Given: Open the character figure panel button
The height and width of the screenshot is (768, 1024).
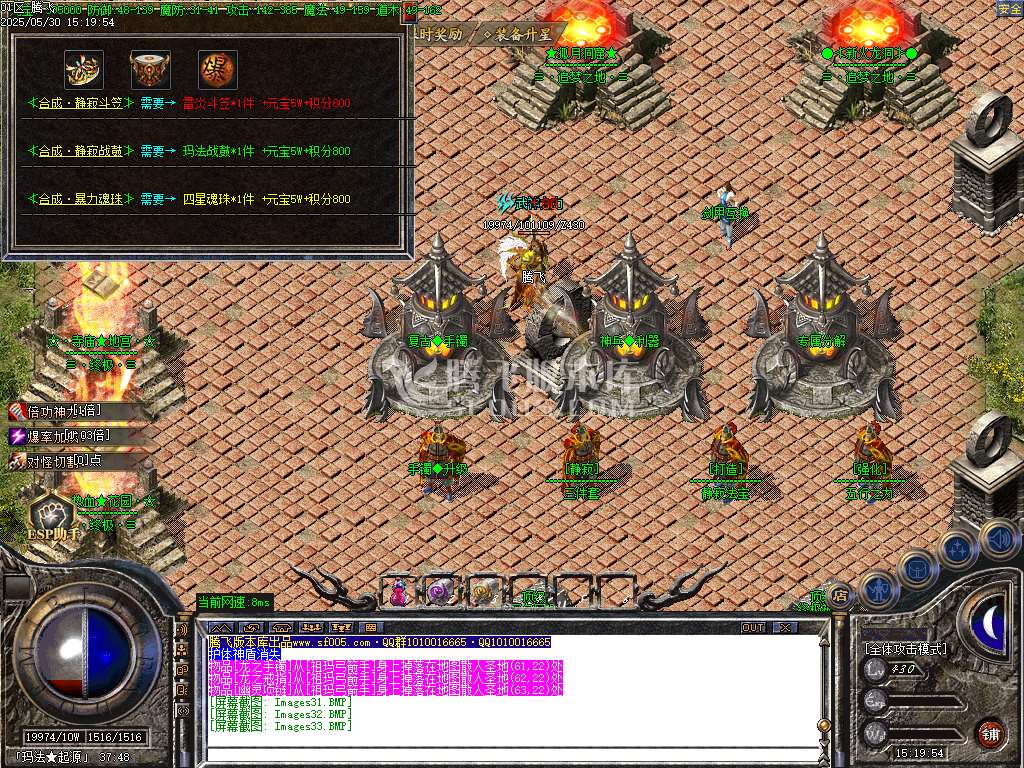Looking at the screenshot, I should (877, 589).
